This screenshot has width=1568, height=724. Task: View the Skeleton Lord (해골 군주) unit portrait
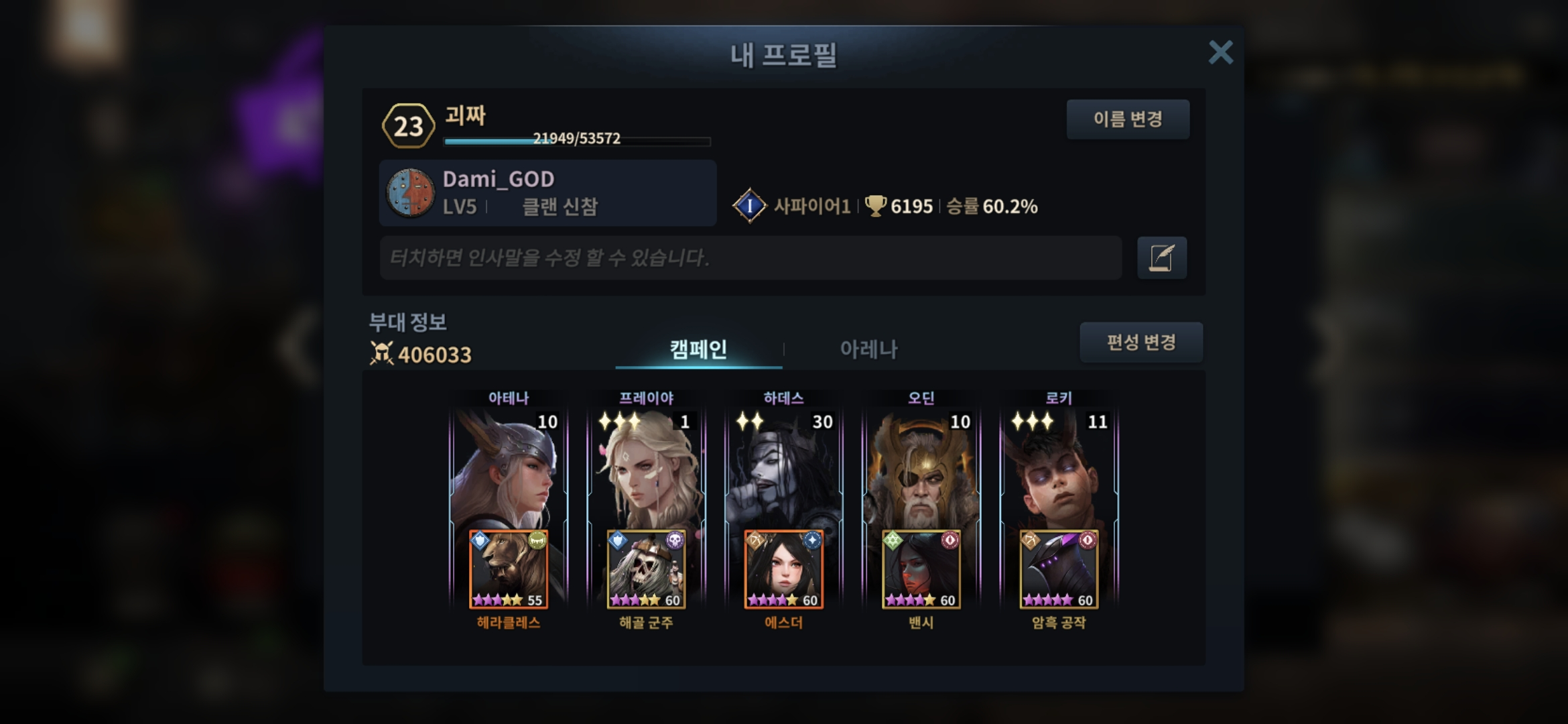click(x=646, y=570)
